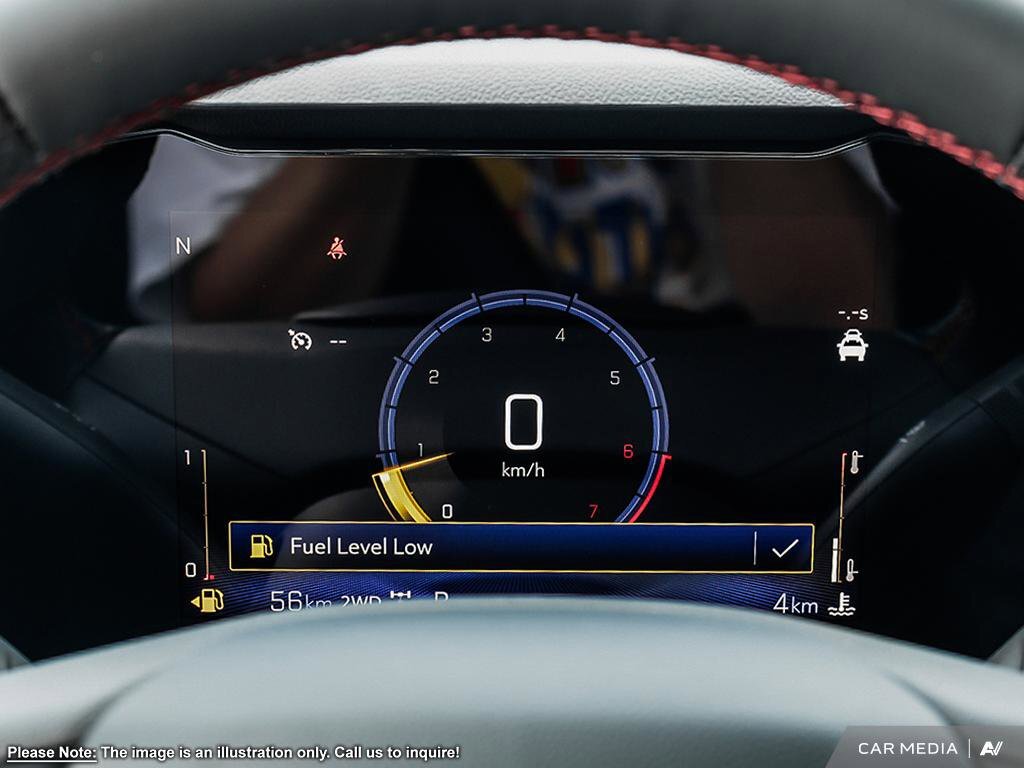The image size is (1024, 768).
Task: Select the Fuel Level Low message banner
Action: point(490,547)
